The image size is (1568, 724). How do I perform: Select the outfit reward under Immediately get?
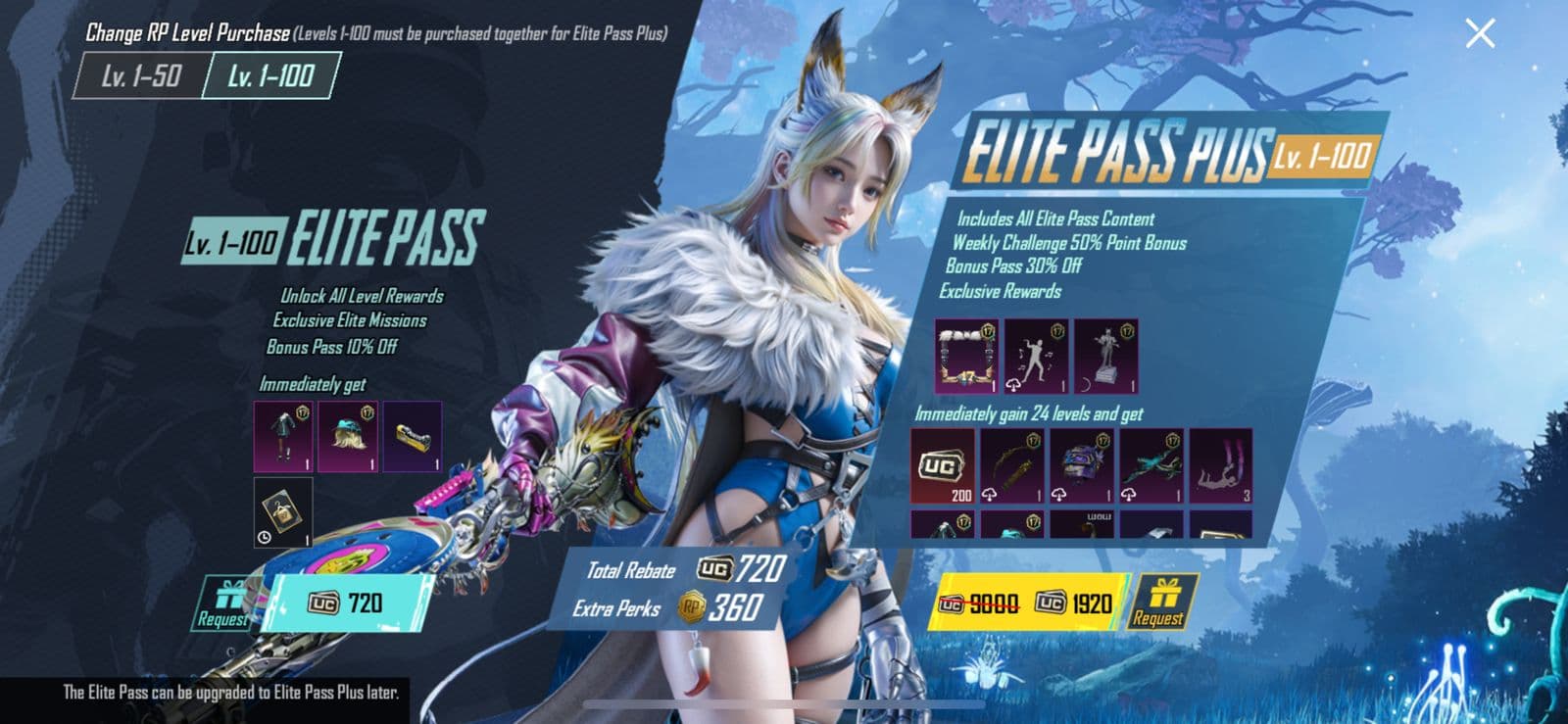[x=283, y=436]
